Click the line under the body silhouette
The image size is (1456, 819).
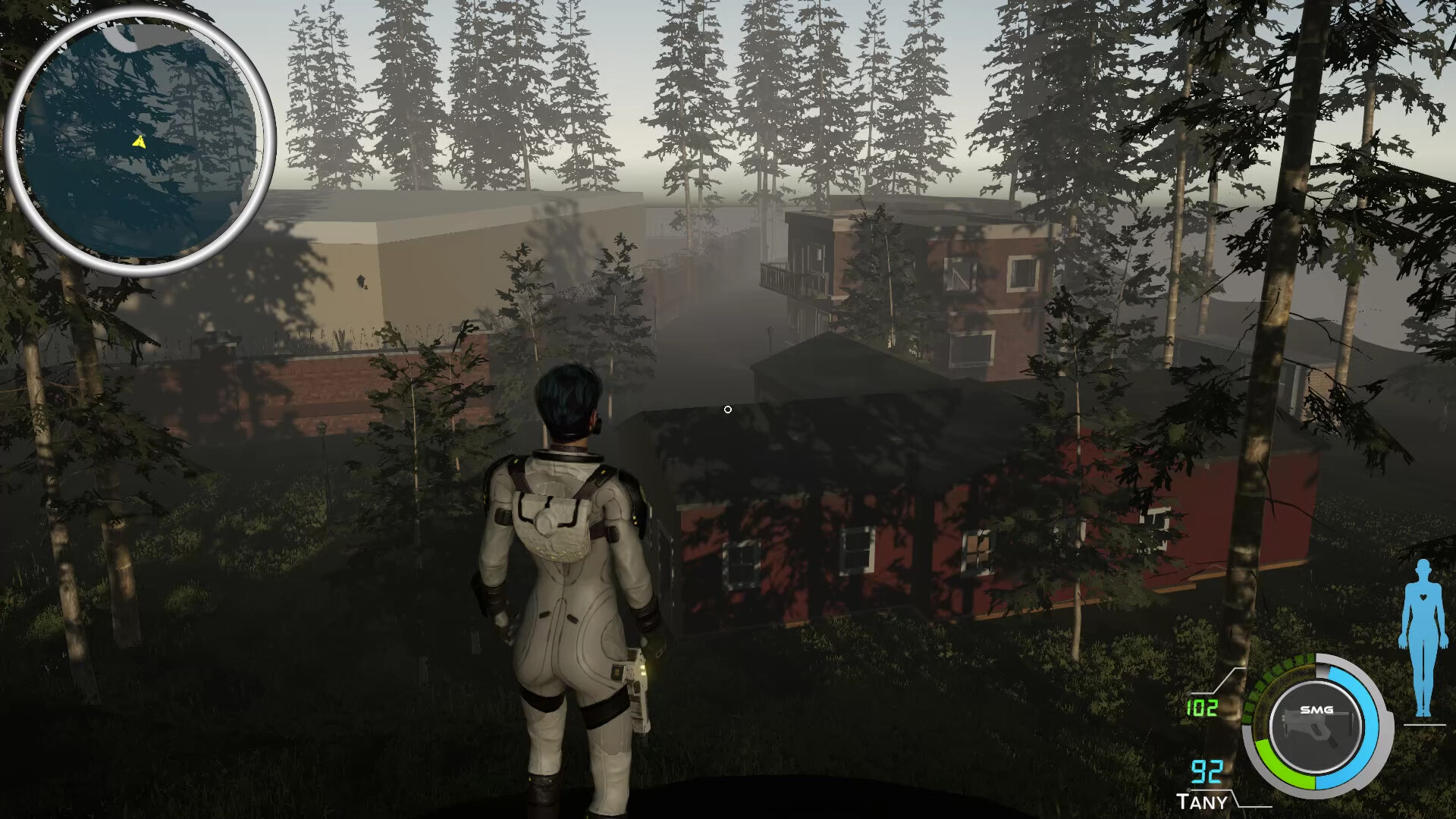click(x=1425, y=724)
